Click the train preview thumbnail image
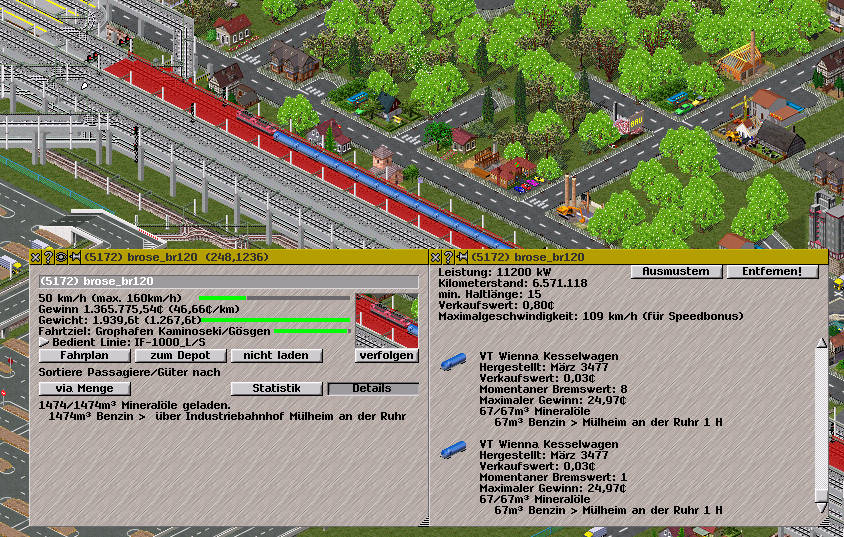This screenshot has height=537, width=844. [x=386, y=318]
